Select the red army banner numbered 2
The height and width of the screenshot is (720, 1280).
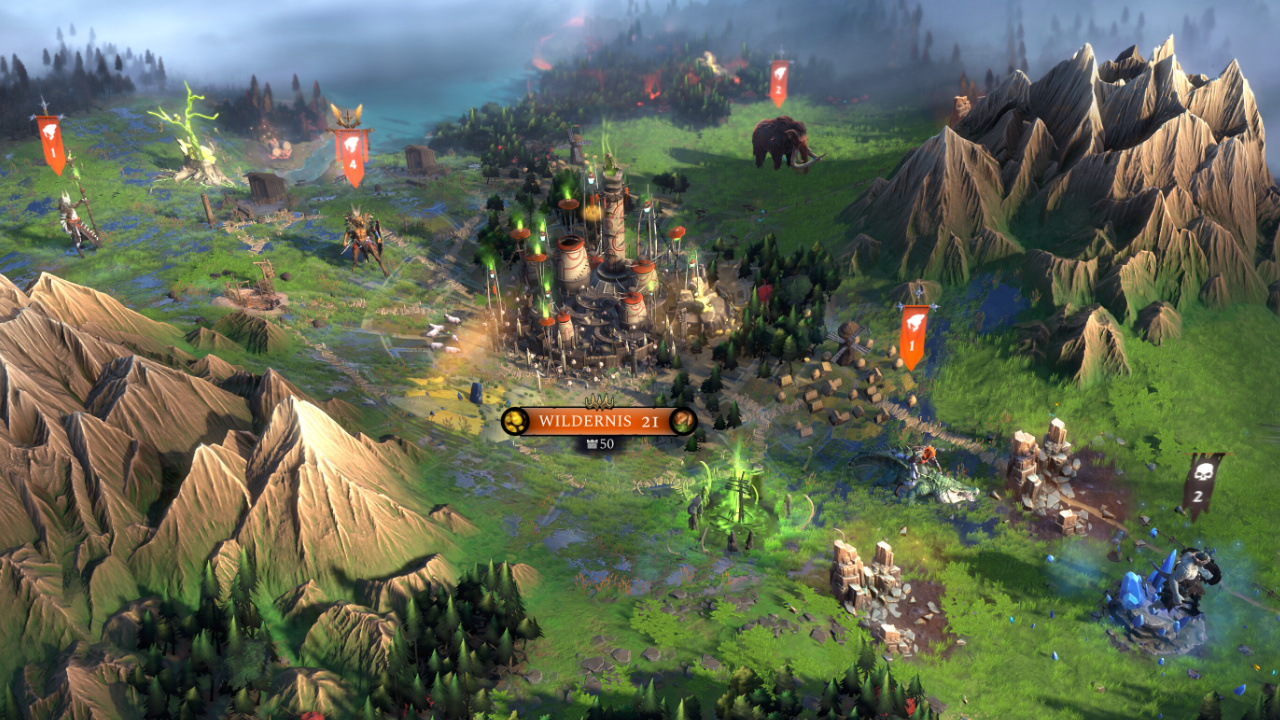click(x=779, y=82)
